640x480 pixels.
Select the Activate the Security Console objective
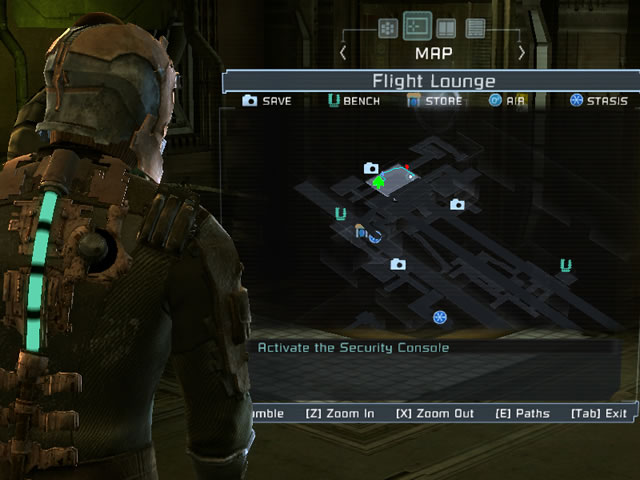(354, 348)
